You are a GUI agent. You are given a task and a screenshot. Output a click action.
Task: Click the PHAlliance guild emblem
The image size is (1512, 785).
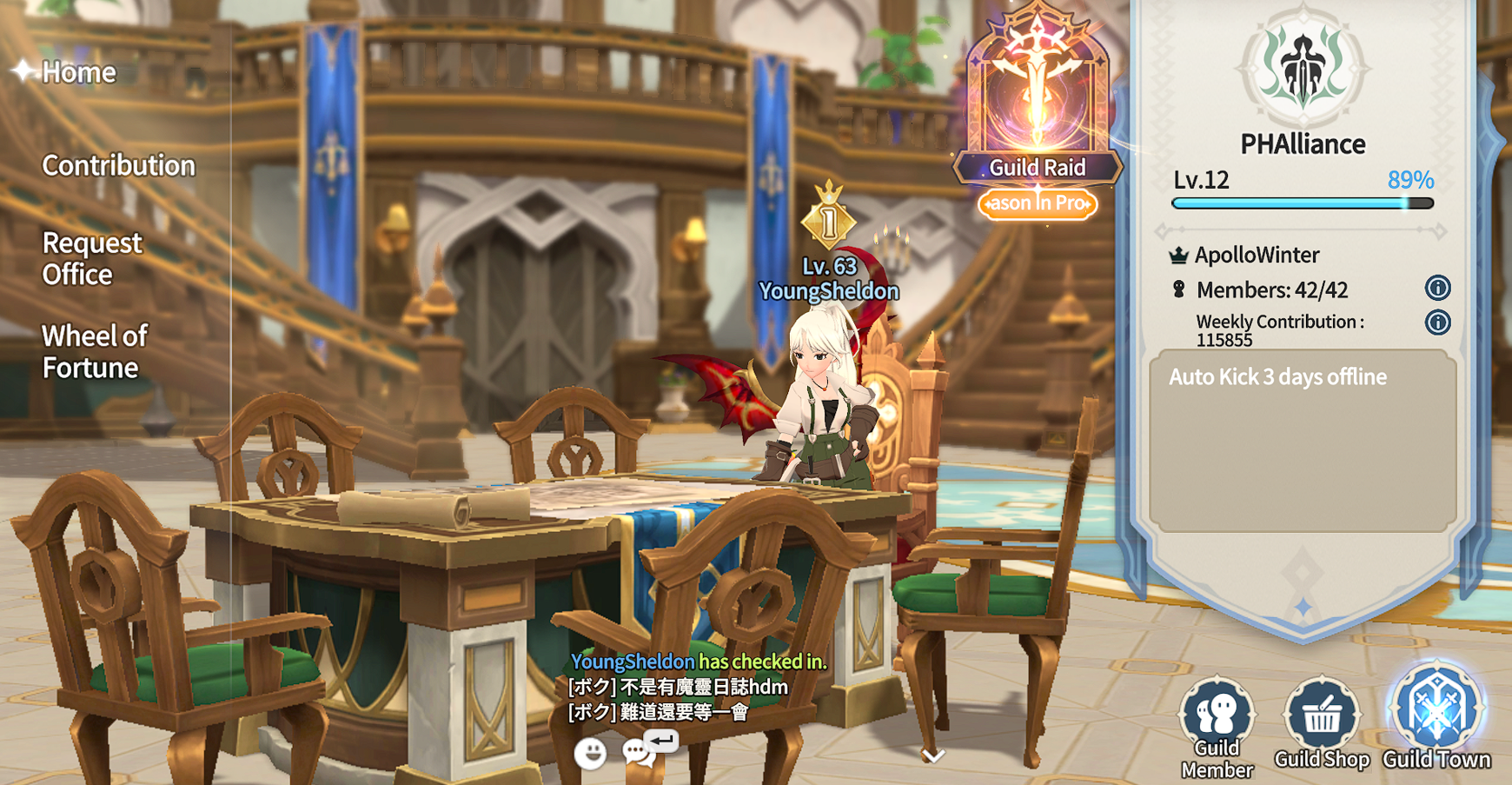(x=1303, y=70)
